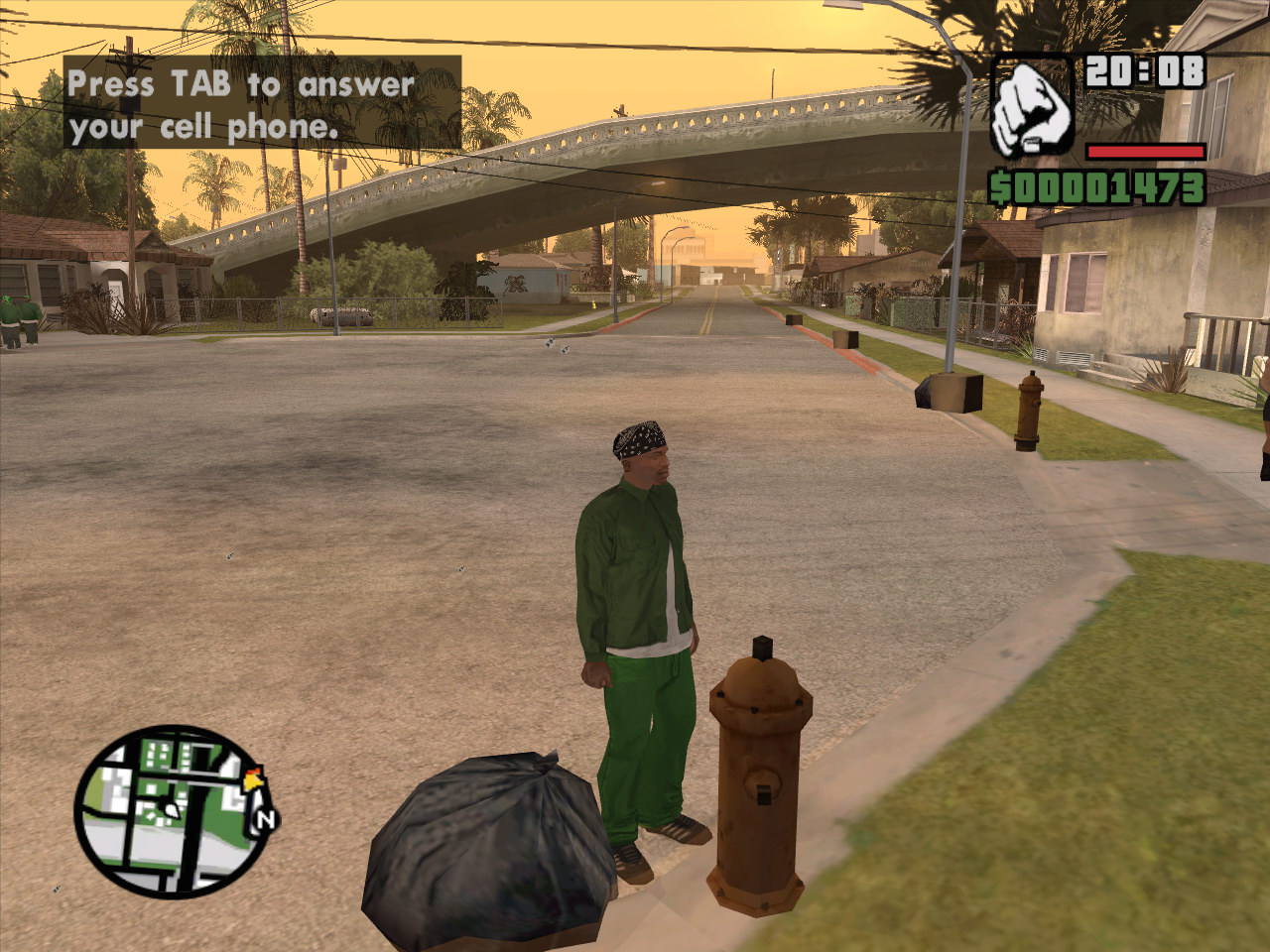This screenshot has width=1270, height=952.
Task: Open the circular radar minimap
Action: 169,813
